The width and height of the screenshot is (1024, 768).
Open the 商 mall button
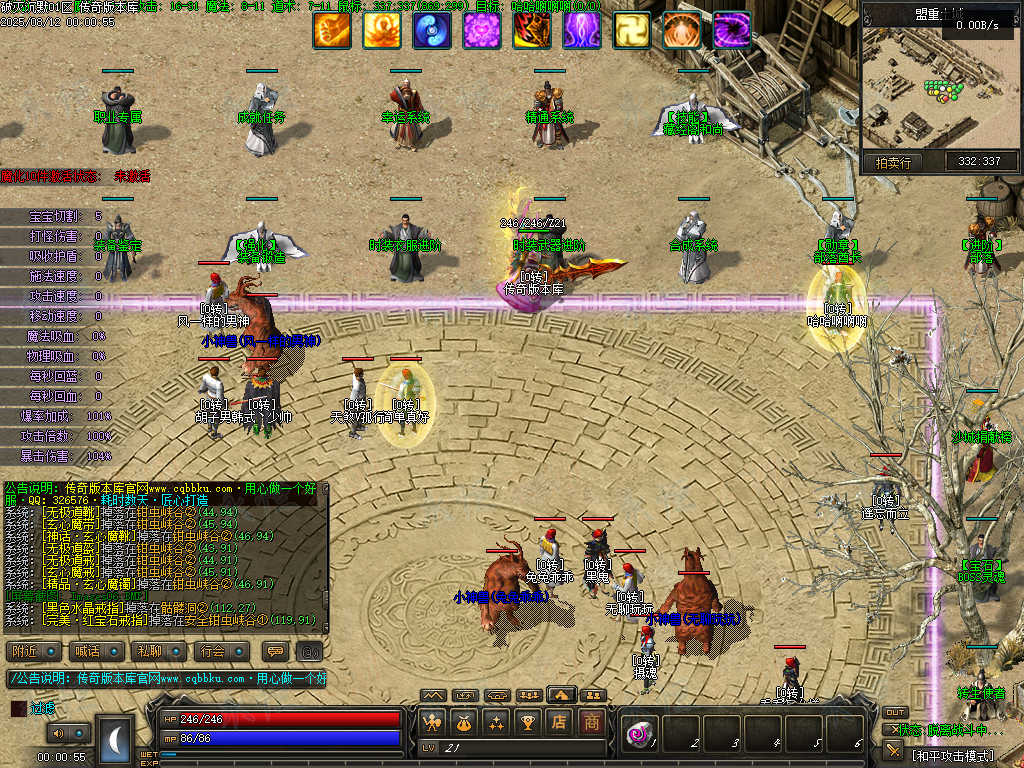[593, 721]
